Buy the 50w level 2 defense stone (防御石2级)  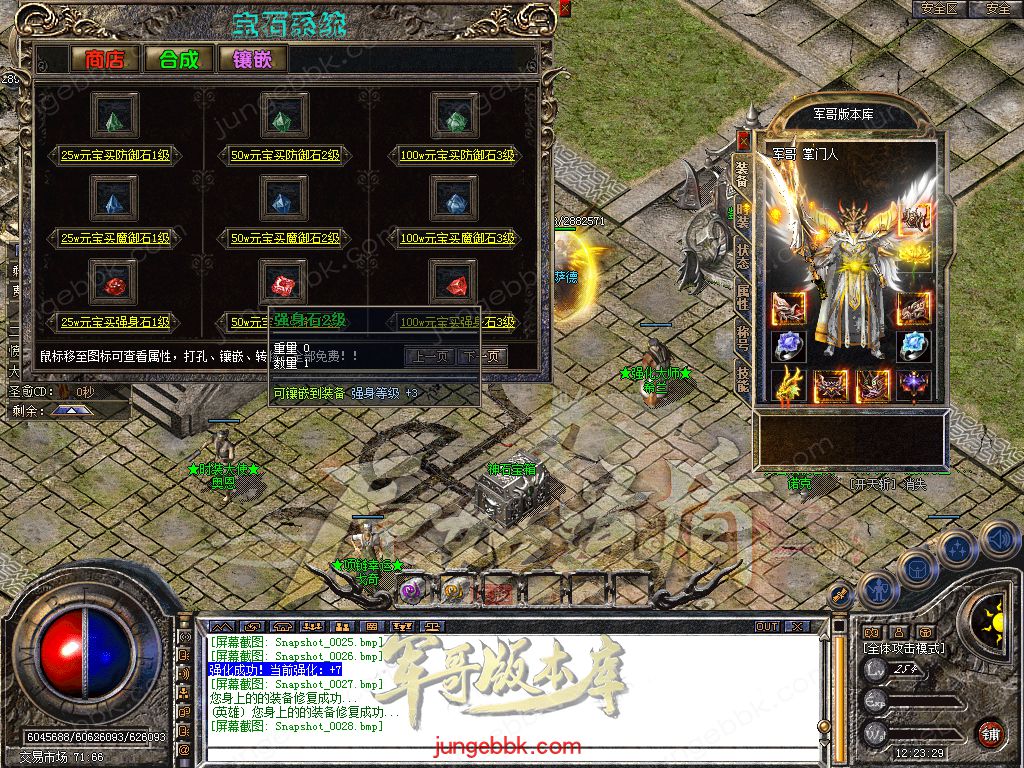[286, 155]
